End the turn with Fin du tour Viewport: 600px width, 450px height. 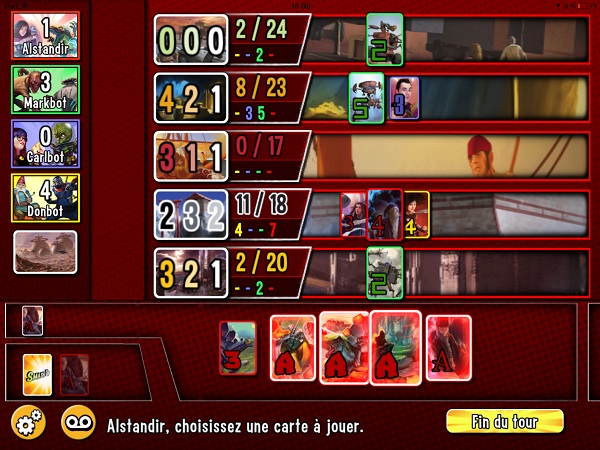(x=504, y=421)
